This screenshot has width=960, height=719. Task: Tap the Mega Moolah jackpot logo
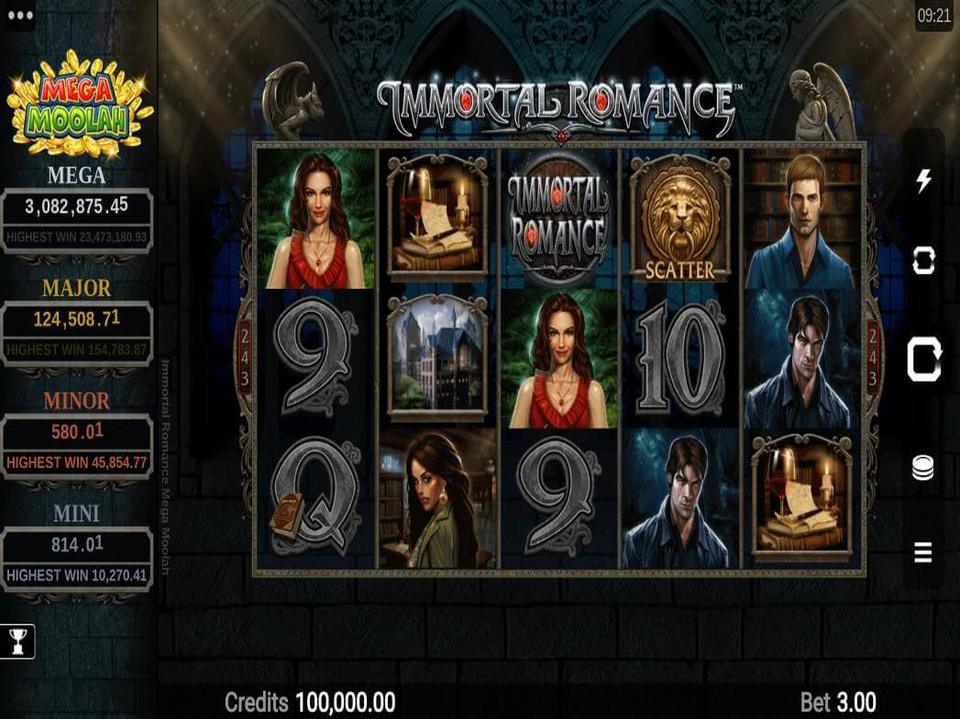(x=80, y=105)
